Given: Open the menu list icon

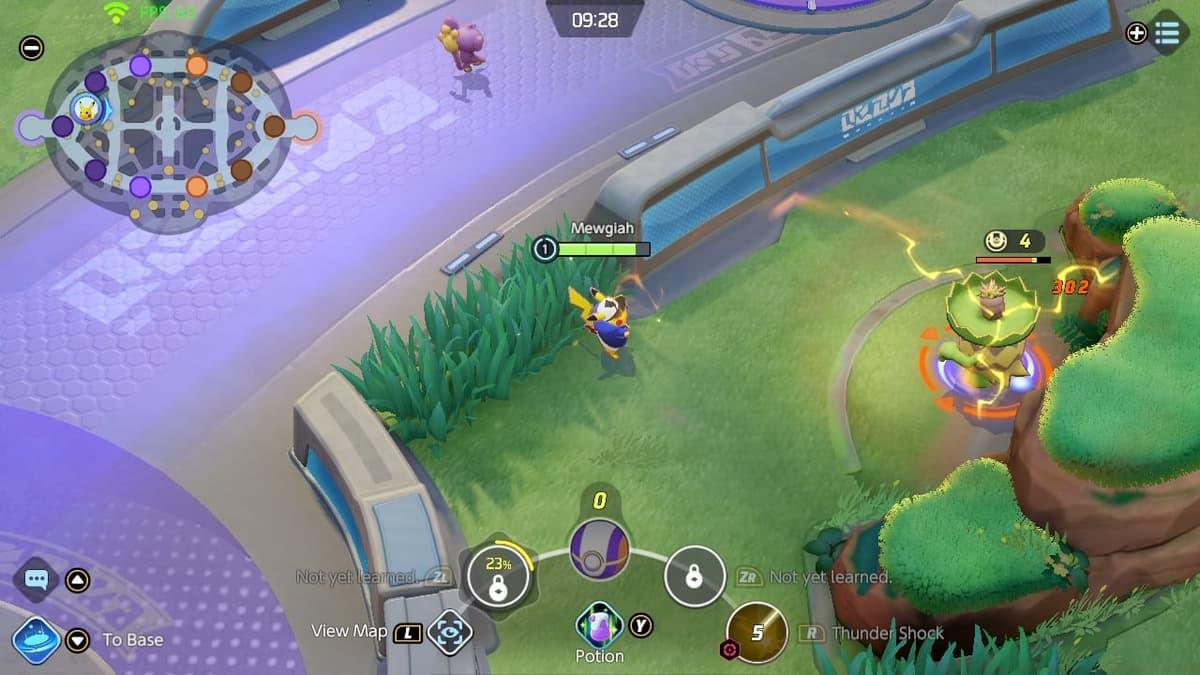Looking at the screenshot, I should click(x=1167, y=33).
